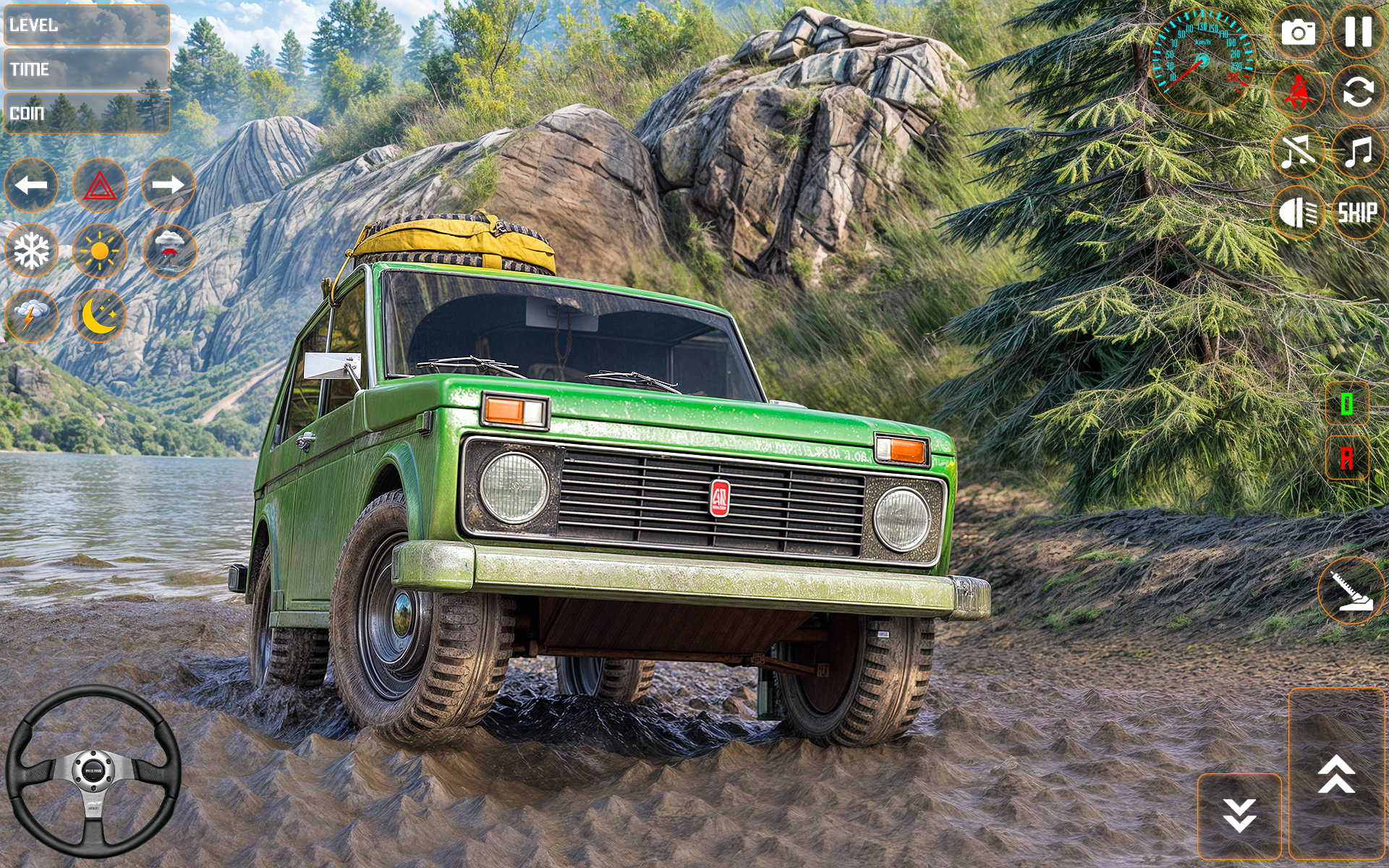
Task: Steer left using the left arrow icon
Action: click(30, 185)
